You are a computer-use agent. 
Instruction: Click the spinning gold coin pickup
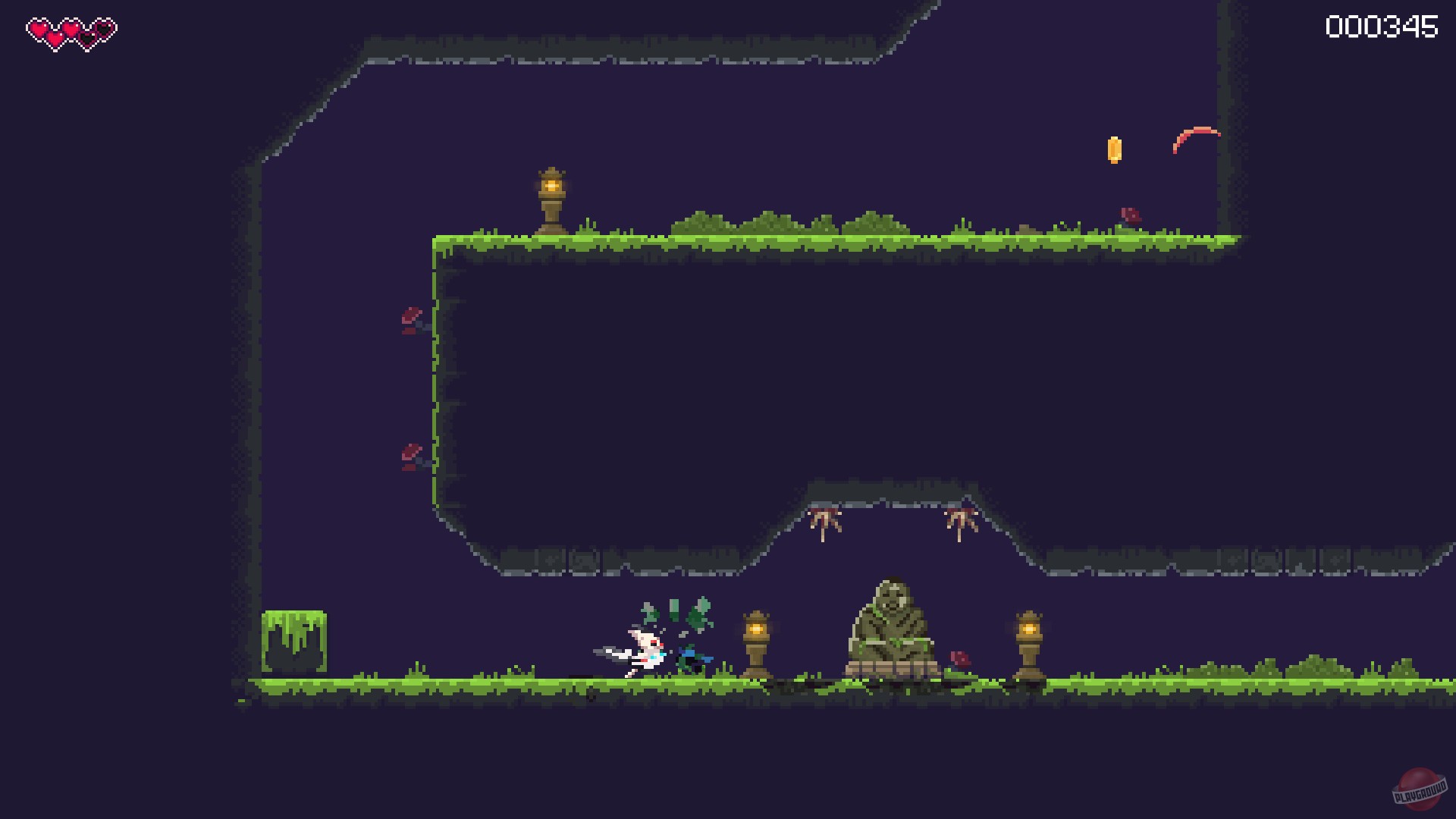1115,149
